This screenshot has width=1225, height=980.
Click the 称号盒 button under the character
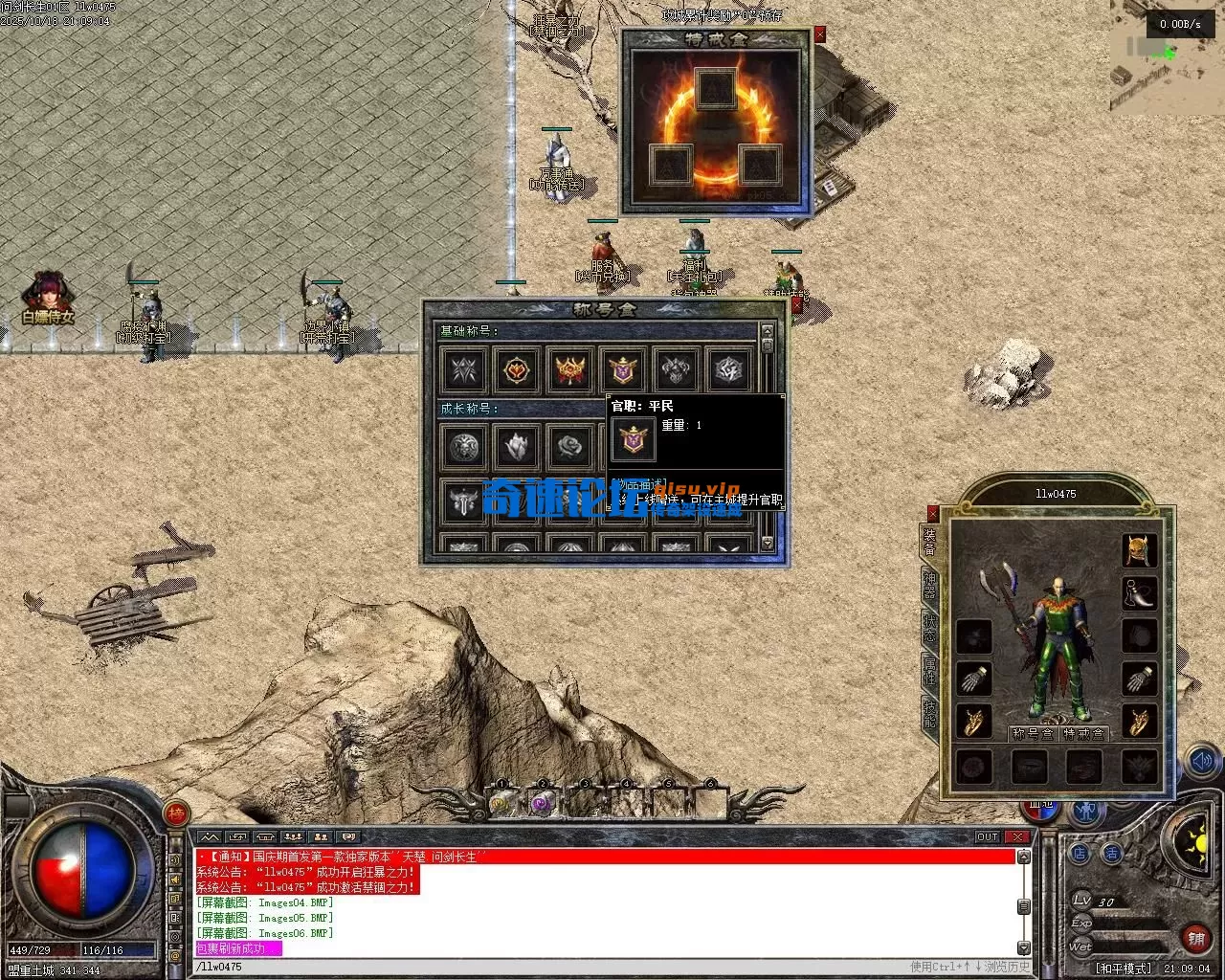(x=1032, y=734)
